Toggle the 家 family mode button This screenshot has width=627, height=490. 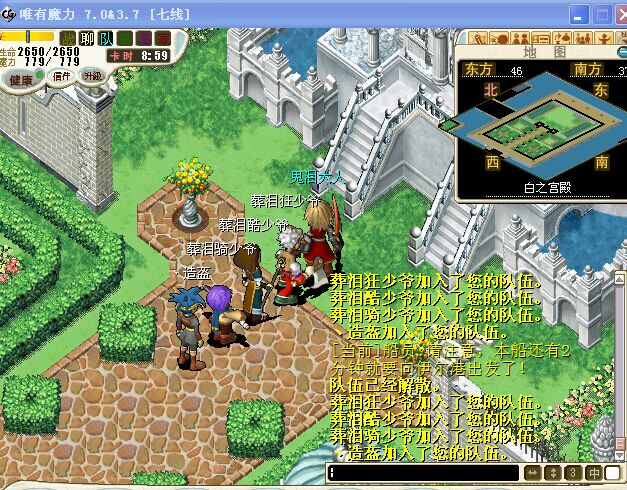[163, 38]
